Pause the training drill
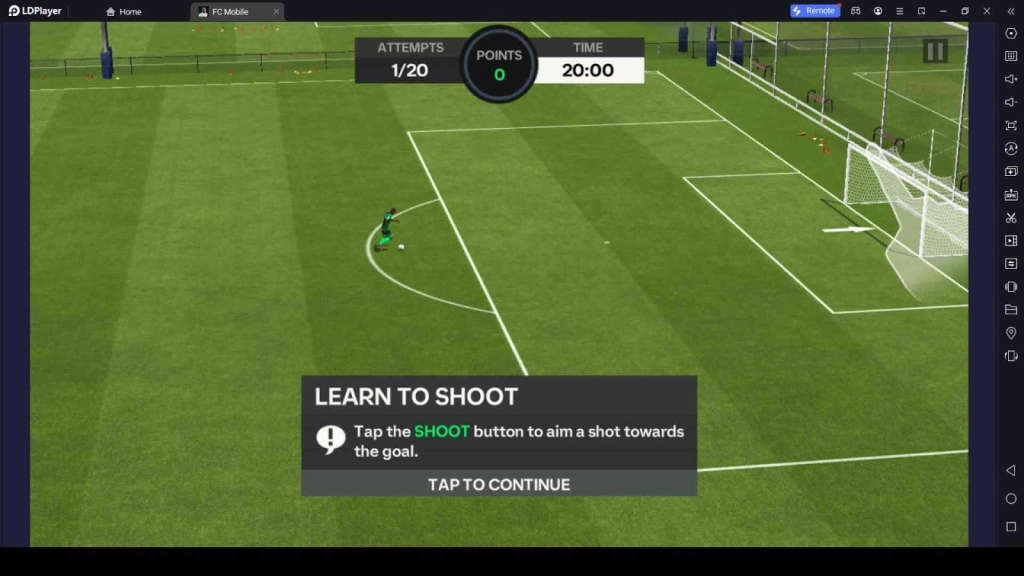 (934, 51)
